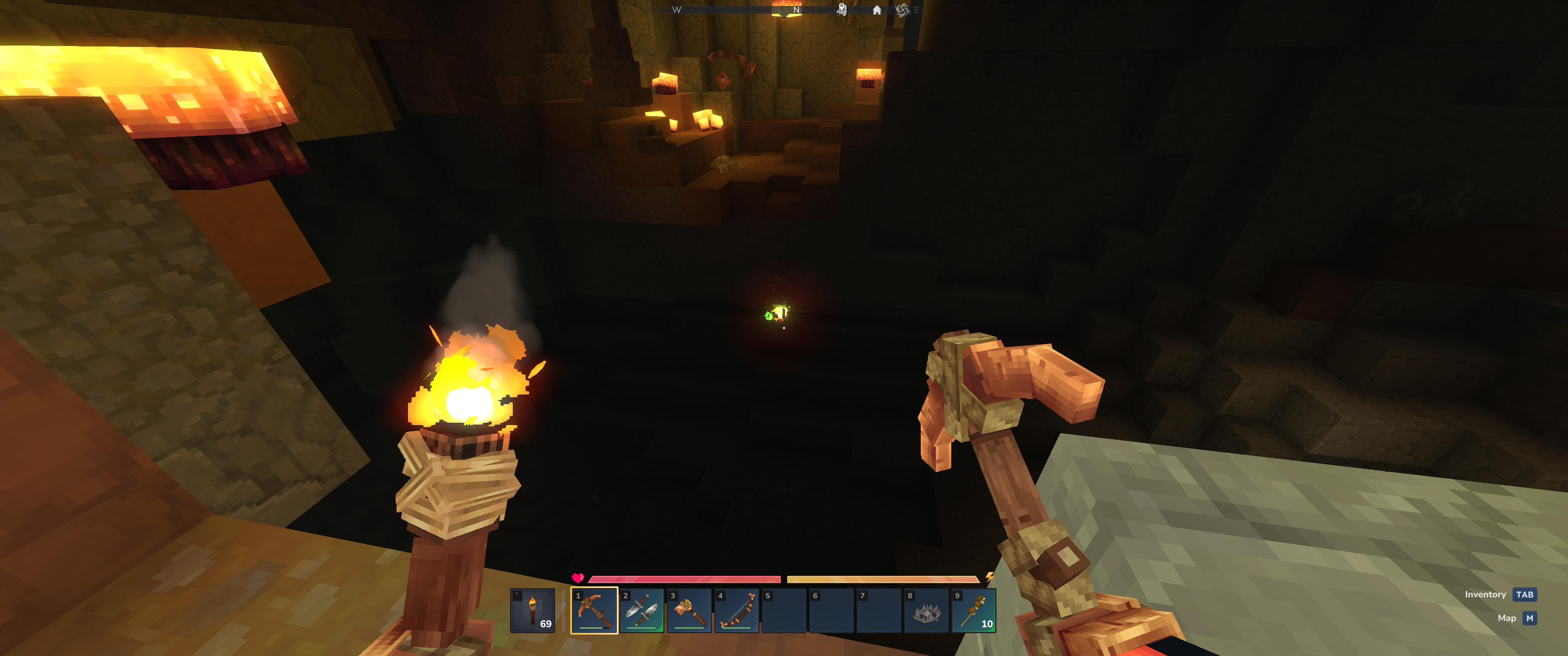This screenshot has height=656, width=1568.
Task: Equip the hatchet from slot 3
Action: click(689, 610)
